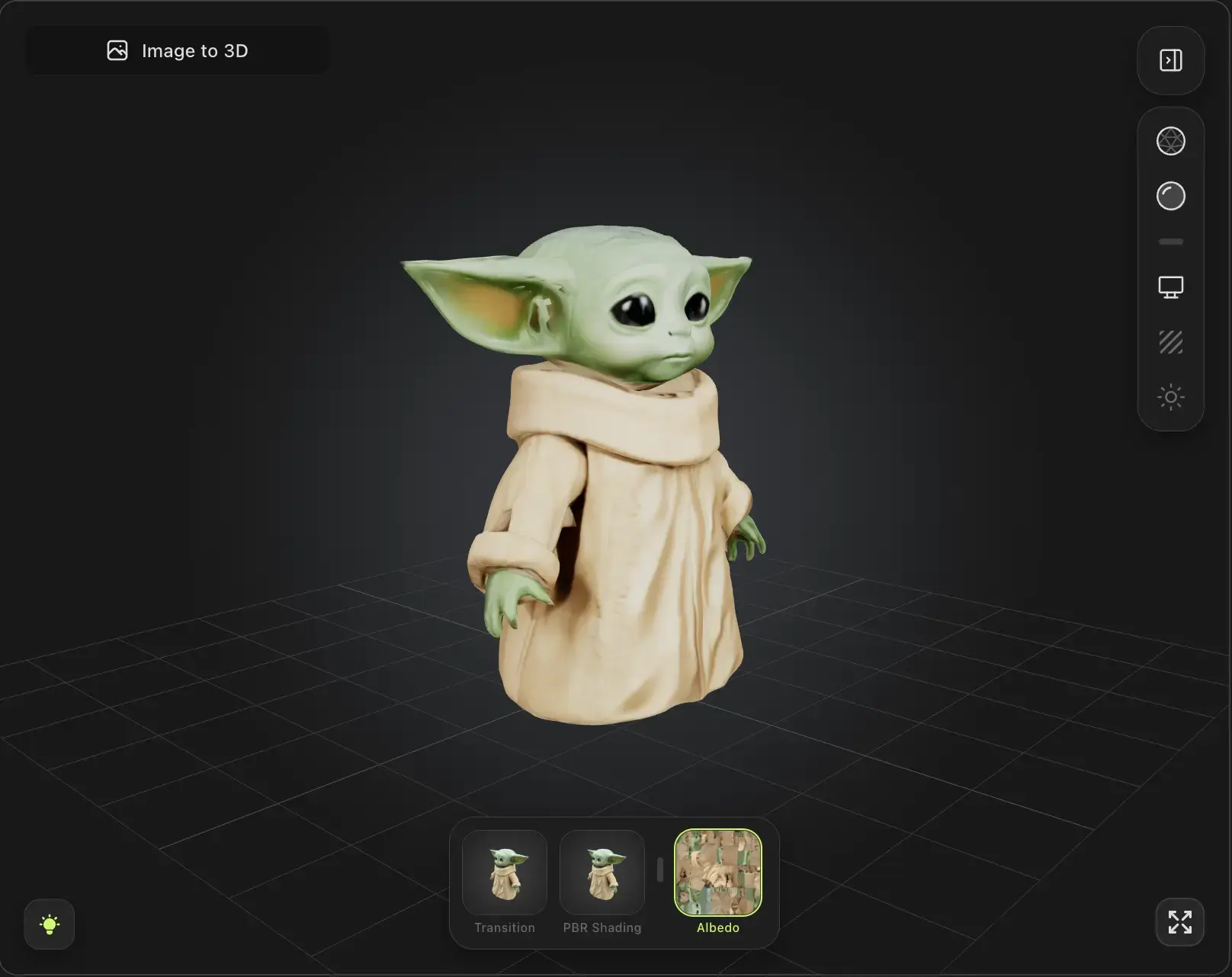This screenshot has width=1232, height=977.
Task: Enter fullscreen with the expand icon
Action: [1180, 923]
